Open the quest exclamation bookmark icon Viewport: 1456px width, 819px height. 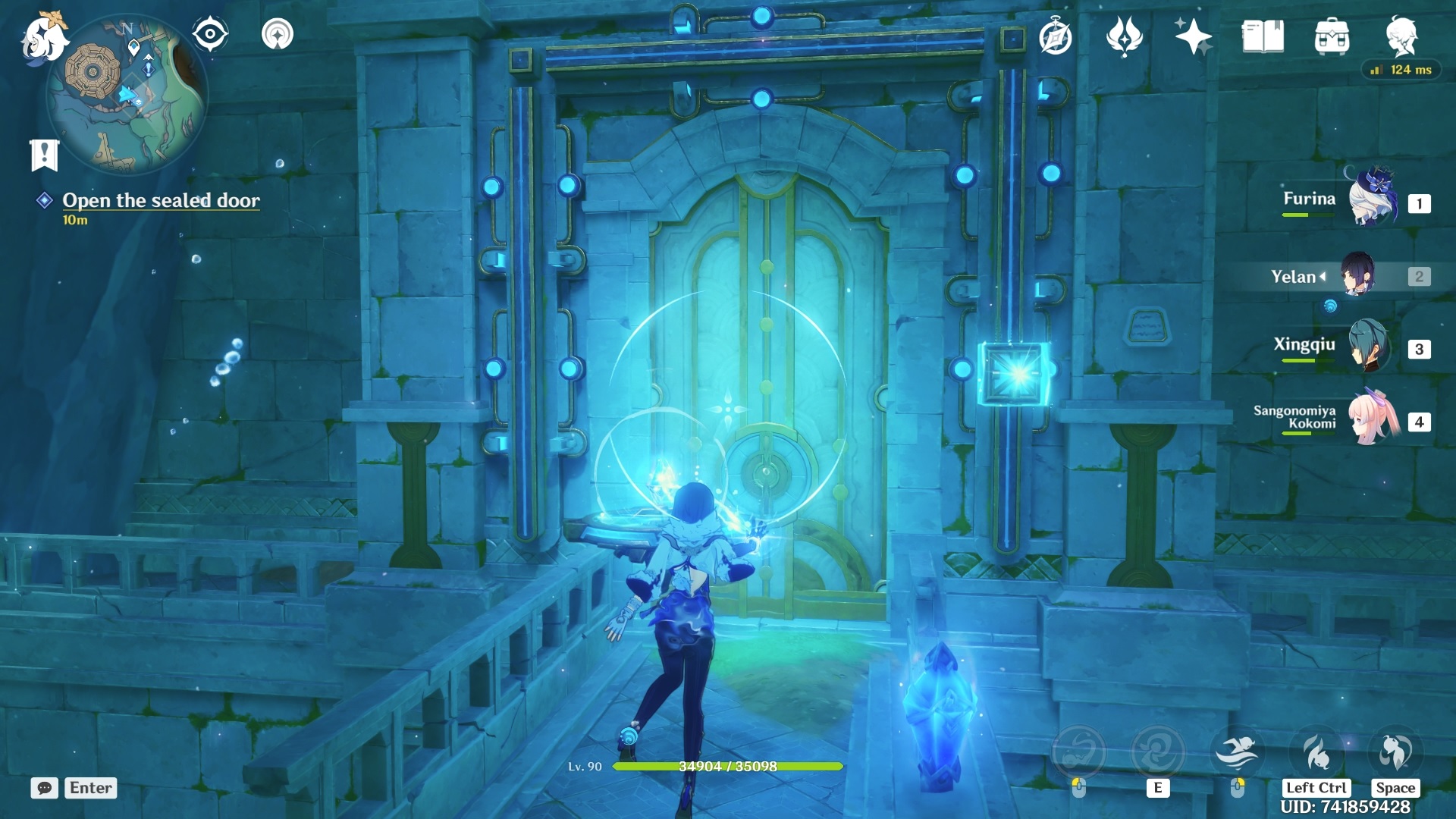44,155
